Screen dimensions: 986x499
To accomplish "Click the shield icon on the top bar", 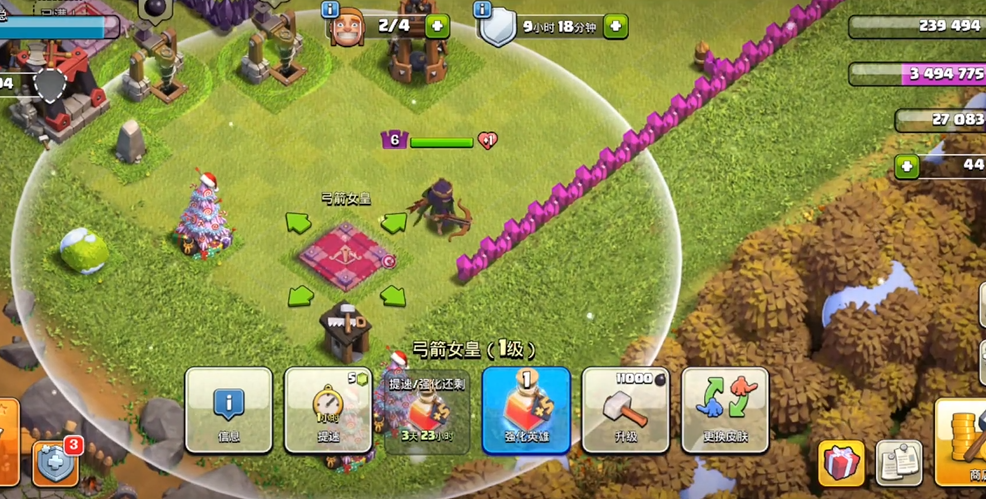I will (x=497, y=27).
